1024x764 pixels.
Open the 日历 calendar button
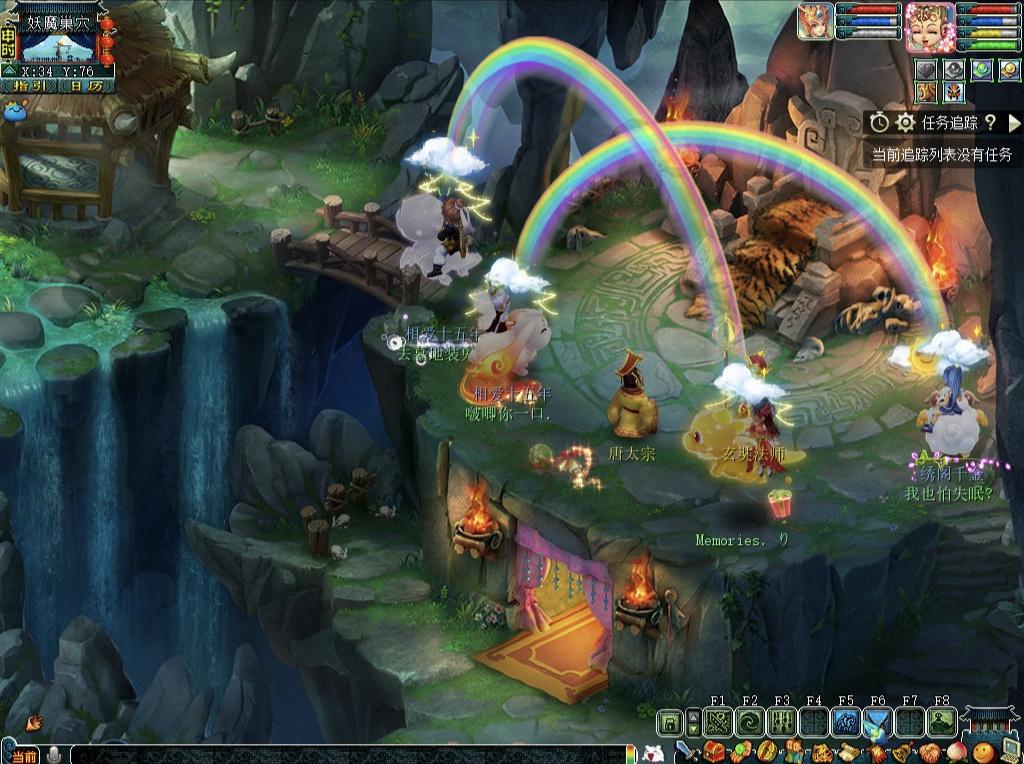point(86,86)
